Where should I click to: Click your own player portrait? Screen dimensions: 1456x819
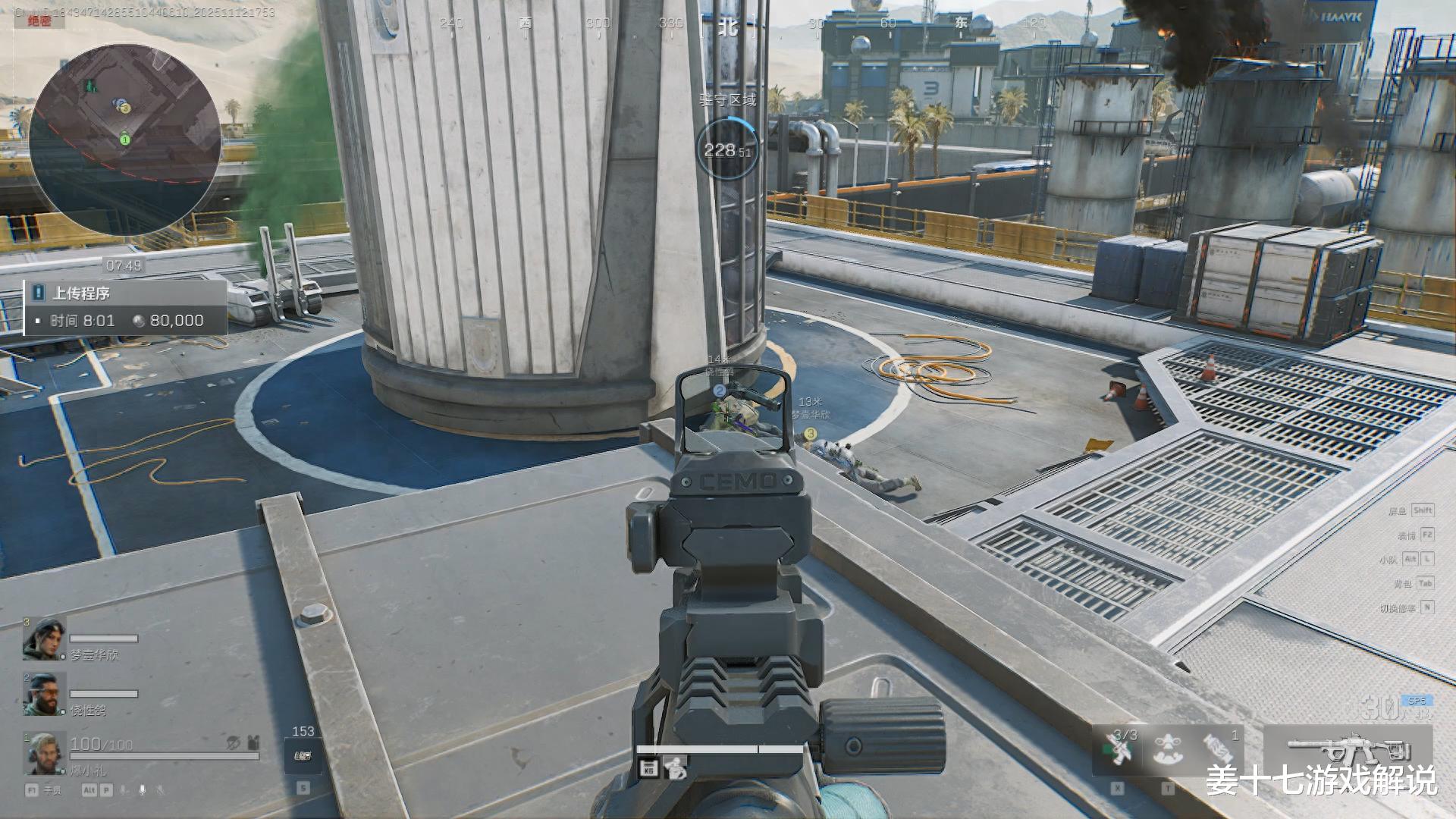(x=43, y=755)
